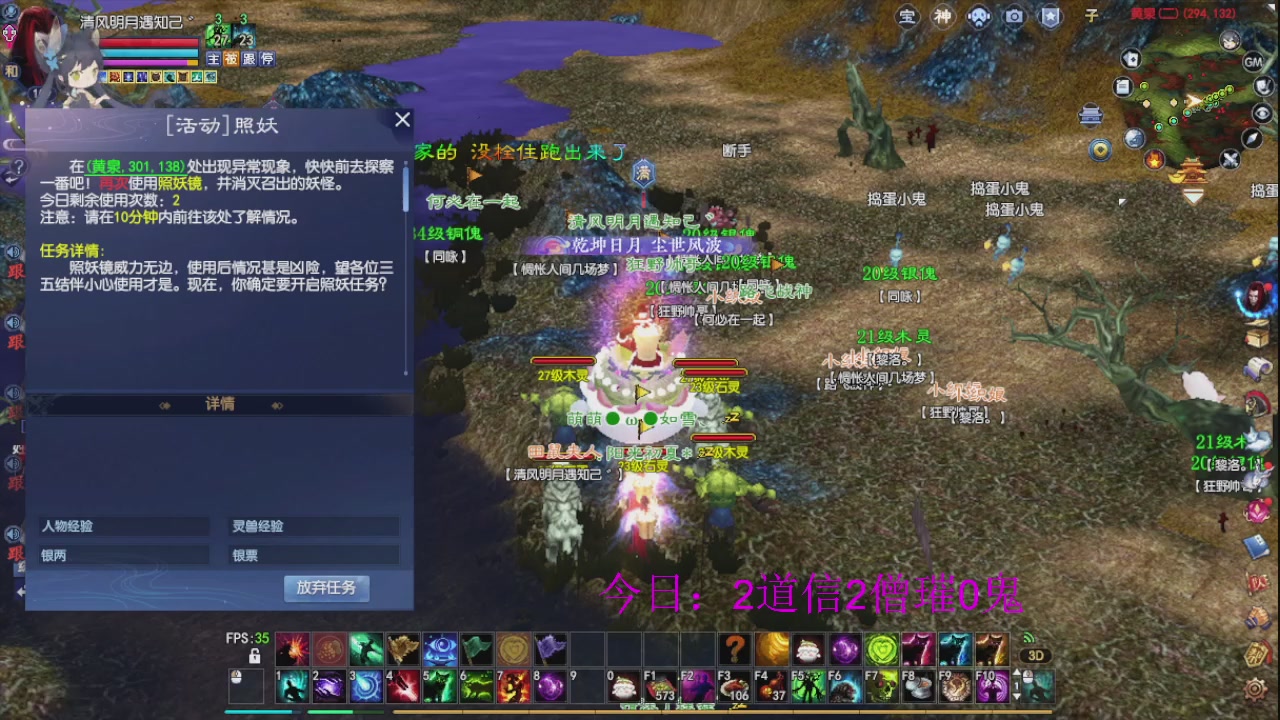Toggle the hotbar lock padlock near FPS counter
This screenshot has width=1280, height=720.
click(x=253, y=658)
